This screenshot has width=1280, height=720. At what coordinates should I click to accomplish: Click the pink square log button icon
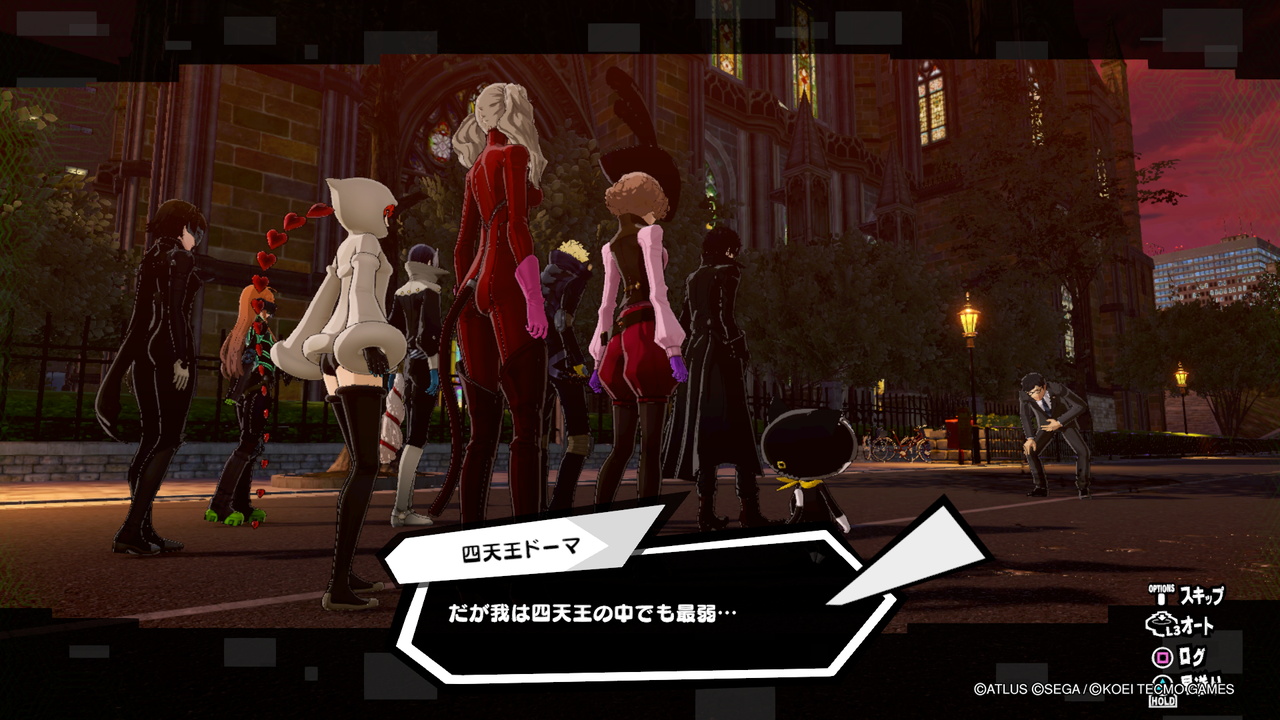click(x=1162, y=655)
